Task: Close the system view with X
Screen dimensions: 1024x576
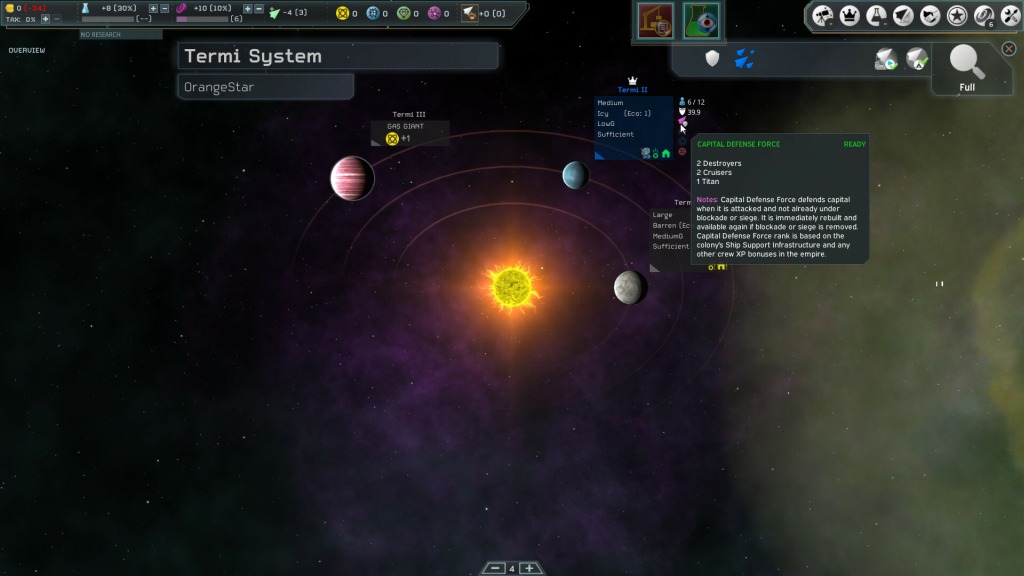Action: click(1009, 48)
